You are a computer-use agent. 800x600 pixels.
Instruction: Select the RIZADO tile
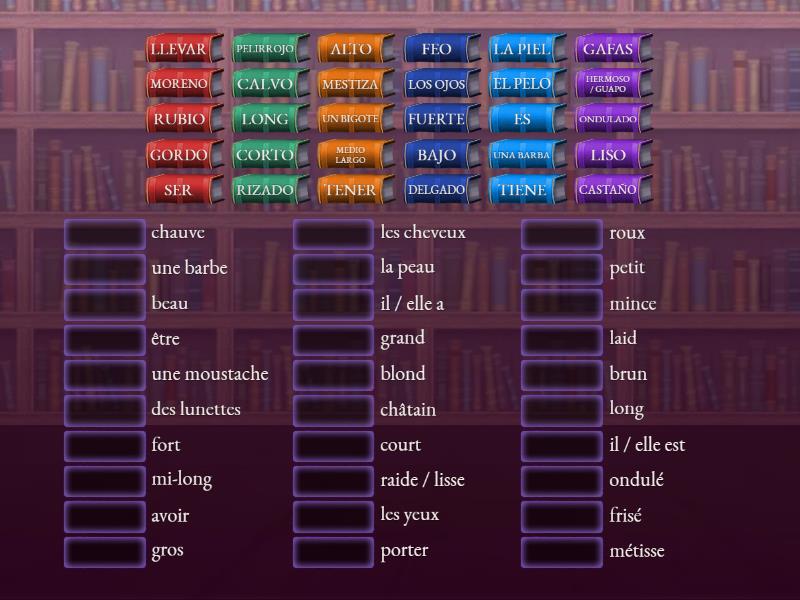pos(264,189)
